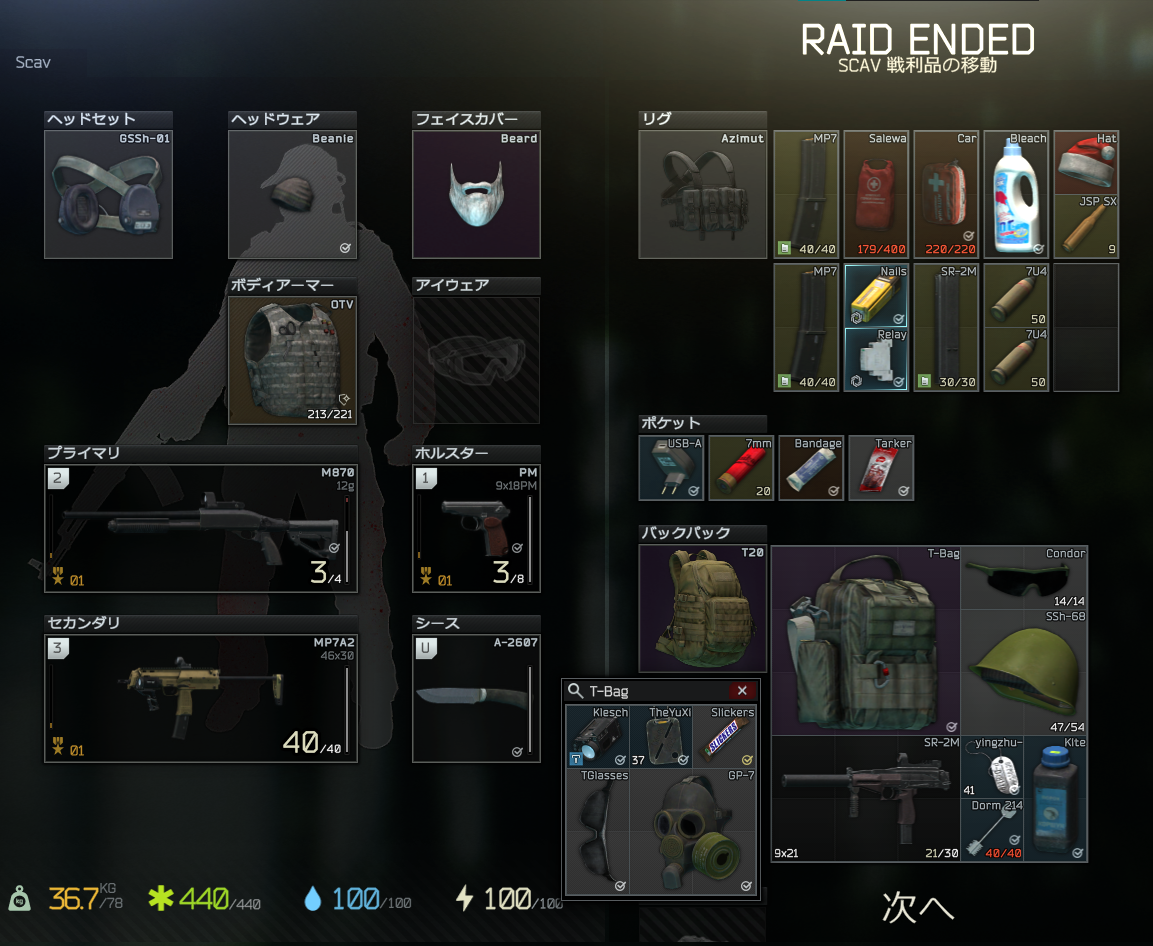
Task: Choose the SSh-68 helmet in backpack
Action: tap(1024, 672)
